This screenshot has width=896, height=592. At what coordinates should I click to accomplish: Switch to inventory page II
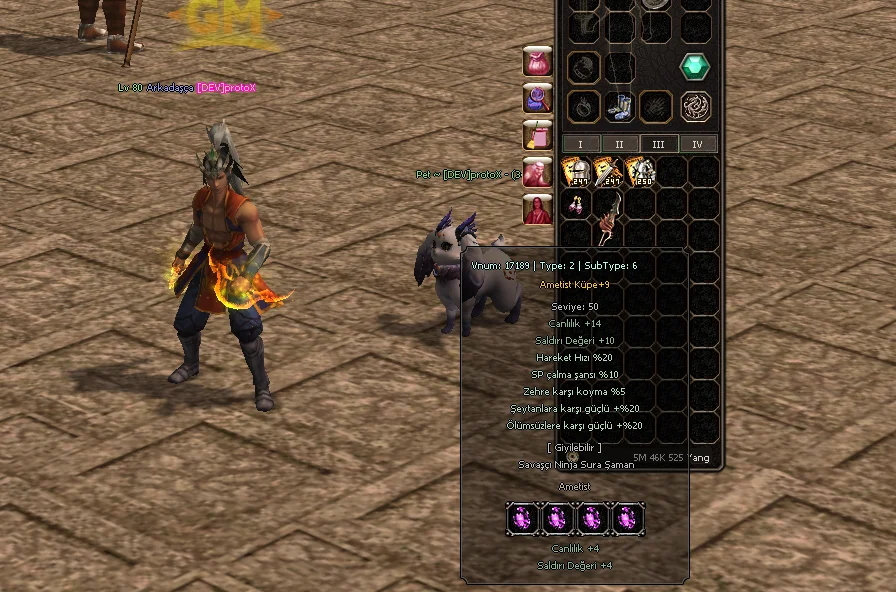click(619, 144)
